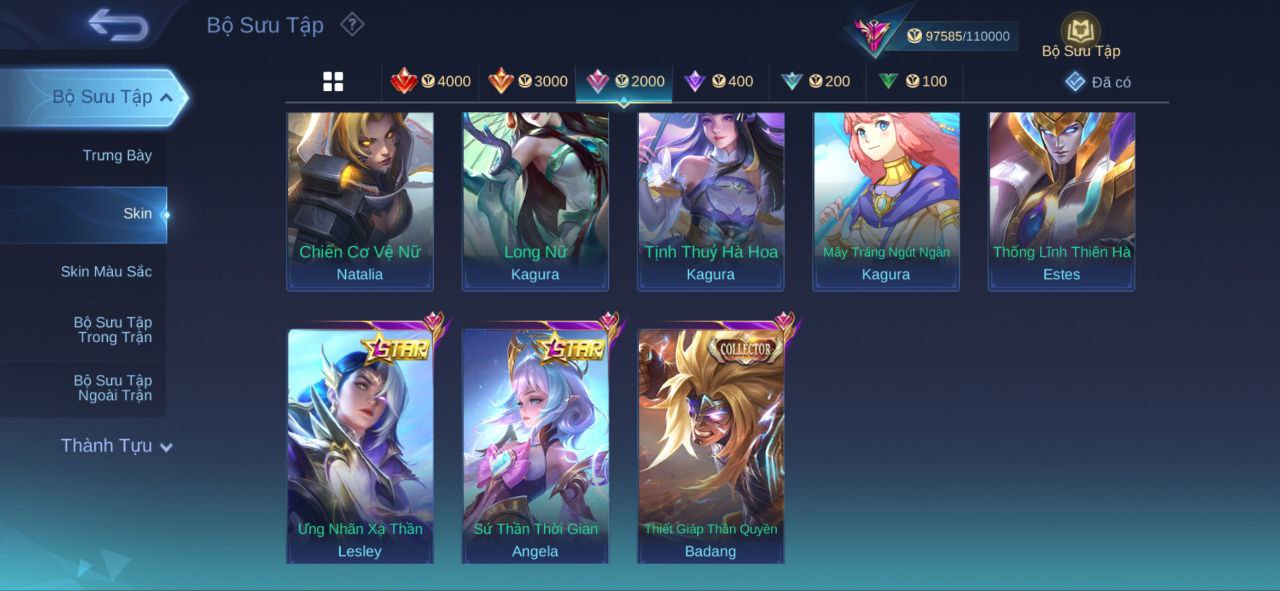Screen dimensions: 1280x591
Task: Open Bộ Sưu Tập Trong Trận
Action: (112, 330)
